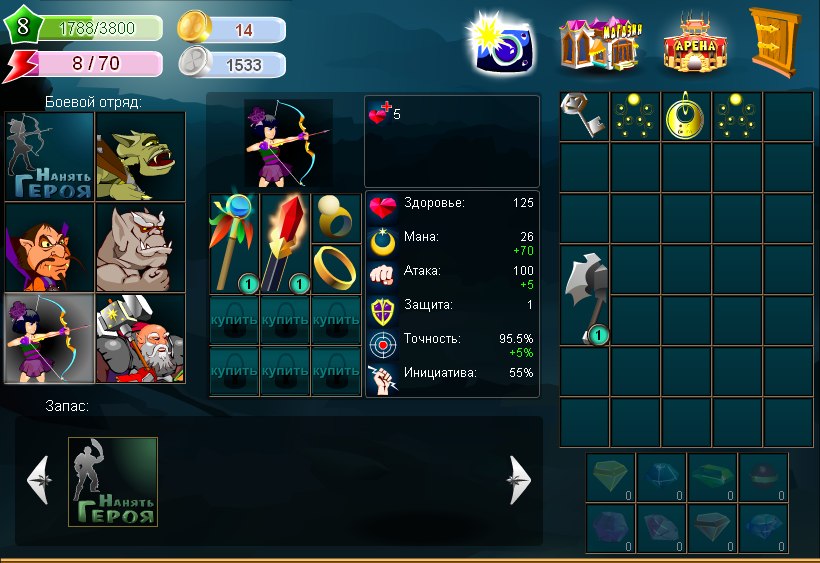Select the gold moon amulet in inventory
Screen dimensions: 820x563
point(686,115)
